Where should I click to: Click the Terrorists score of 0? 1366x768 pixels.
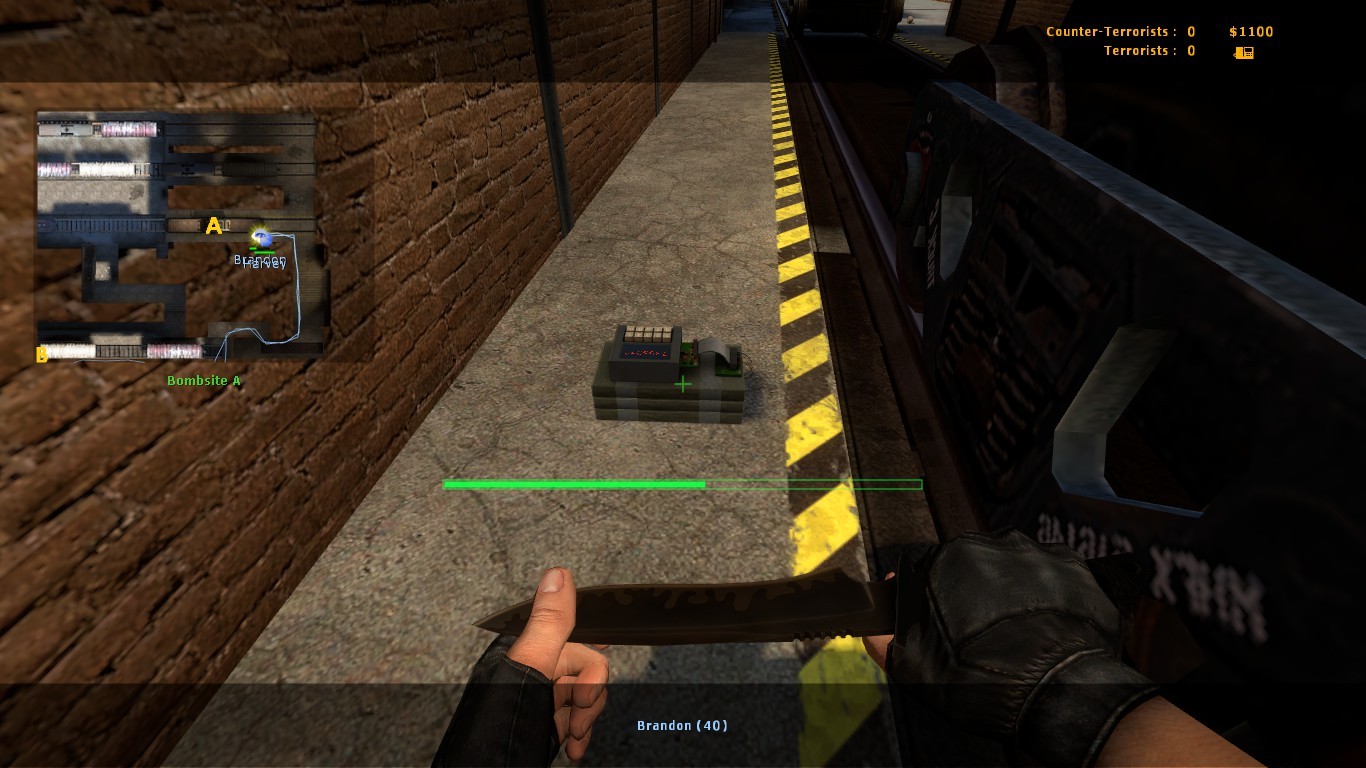click(1190, 50)
